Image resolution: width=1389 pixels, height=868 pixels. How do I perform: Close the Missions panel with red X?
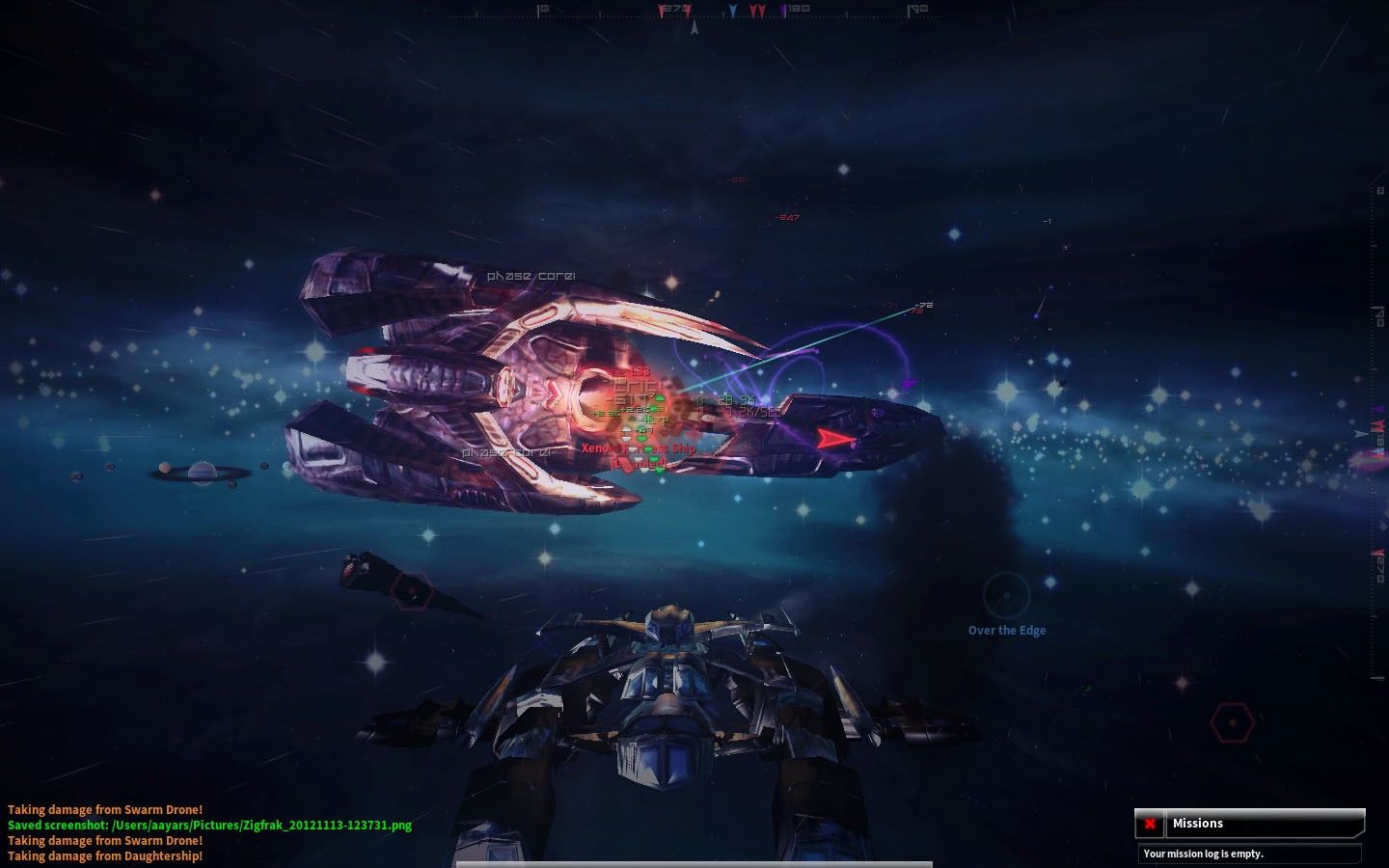coord(1150,824)
